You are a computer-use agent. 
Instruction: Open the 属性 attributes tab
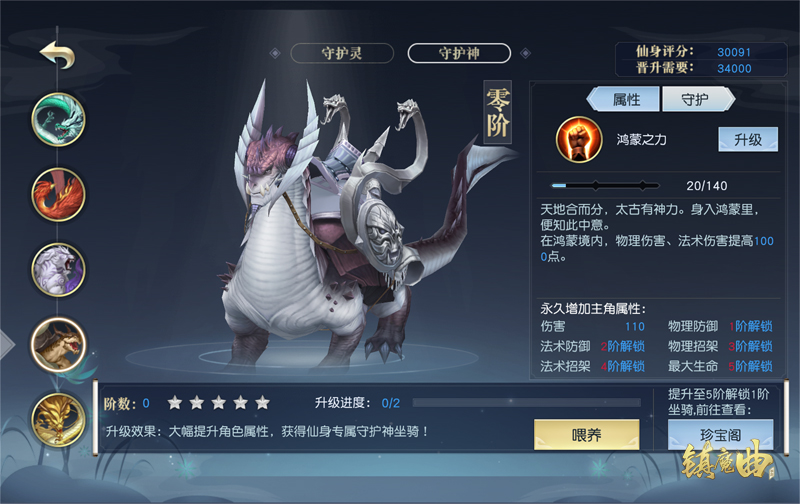point(626,99)
